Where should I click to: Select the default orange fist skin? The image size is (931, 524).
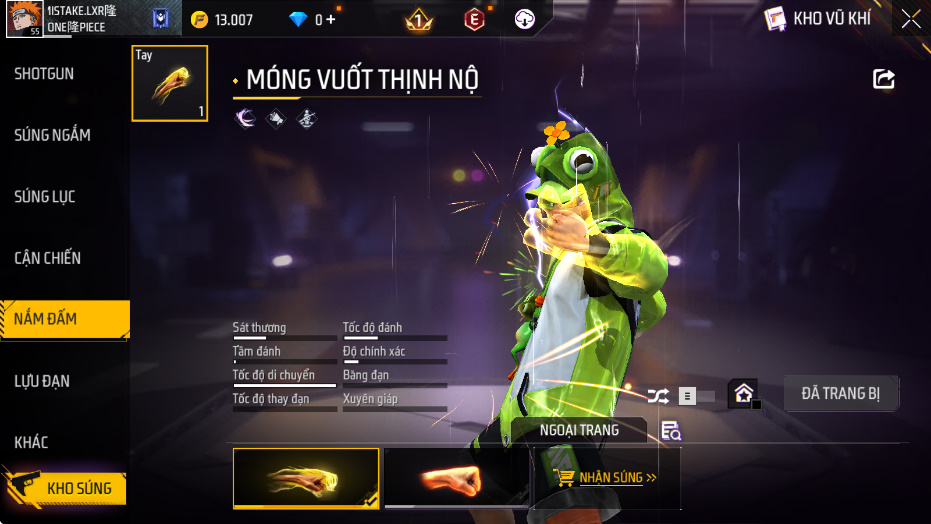[x=456, y=478]
